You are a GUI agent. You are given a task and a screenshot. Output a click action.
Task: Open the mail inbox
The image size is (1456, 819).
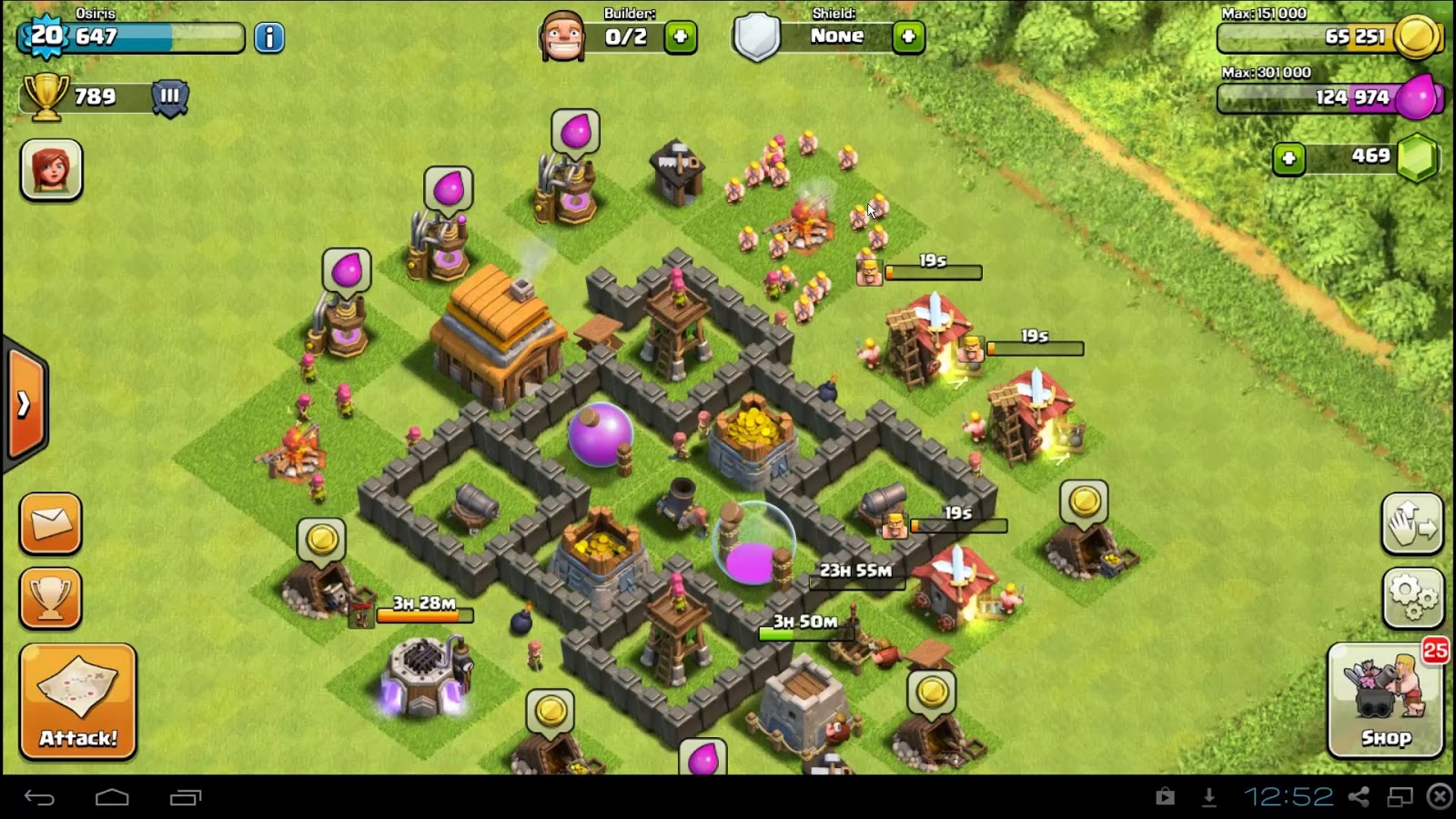click(51, 523)
